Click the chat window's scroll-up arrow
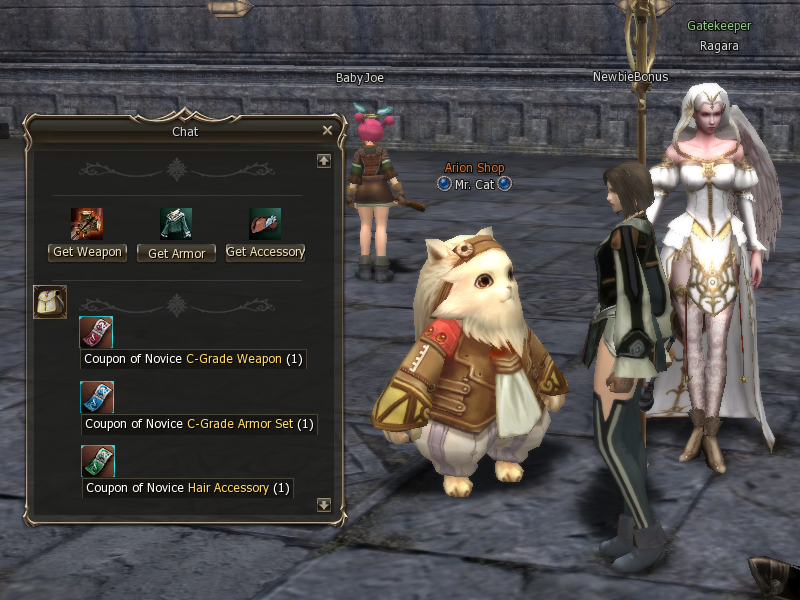The width and height of the screenshot is (800, 600). [323, 161]
